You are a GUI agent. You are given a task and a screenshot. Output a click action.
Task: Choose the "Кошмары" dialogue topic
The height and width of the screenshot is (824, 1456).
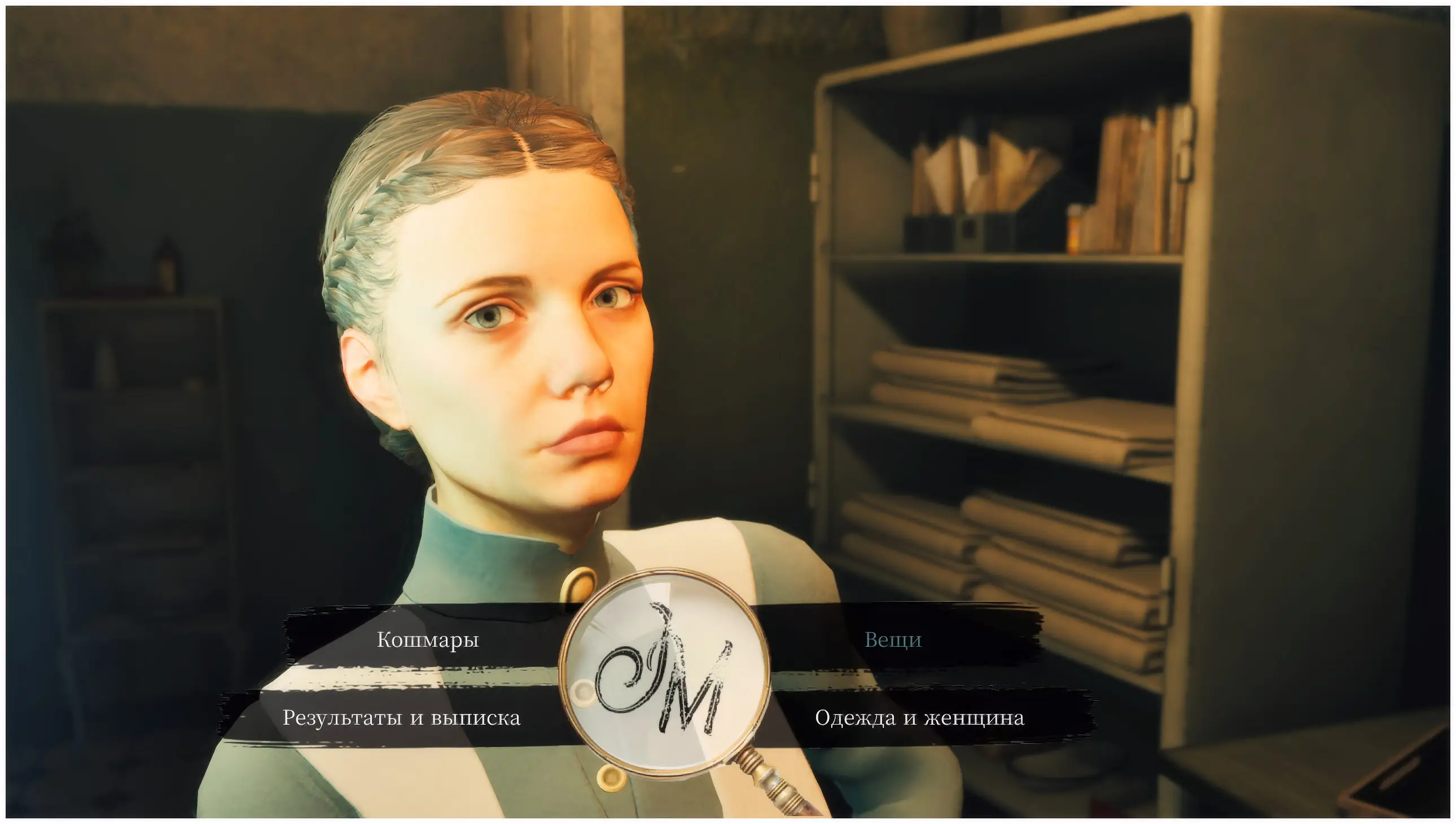[x=428, y=639]
